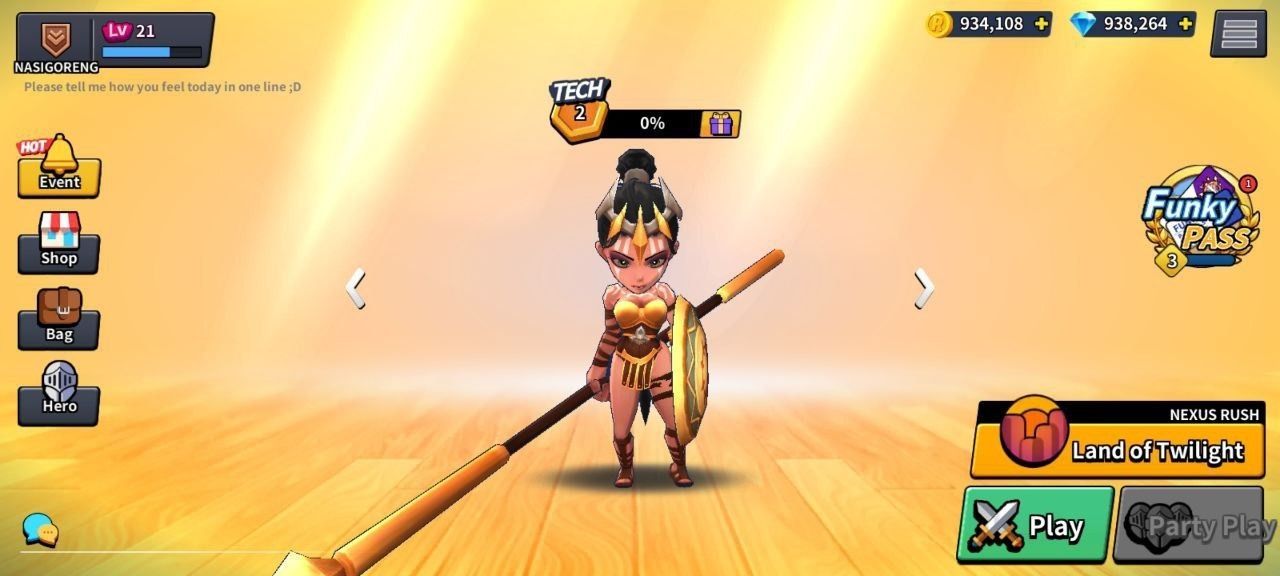Open the Bag inventory

(59, 319)
